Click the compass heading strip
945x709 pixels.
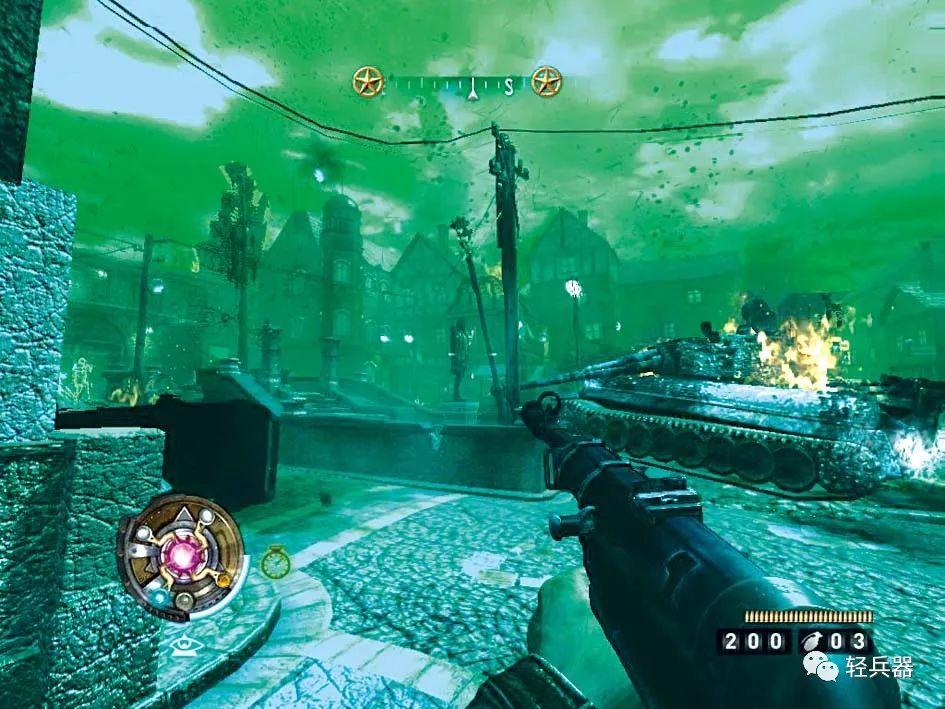click(x=457, y=83)
